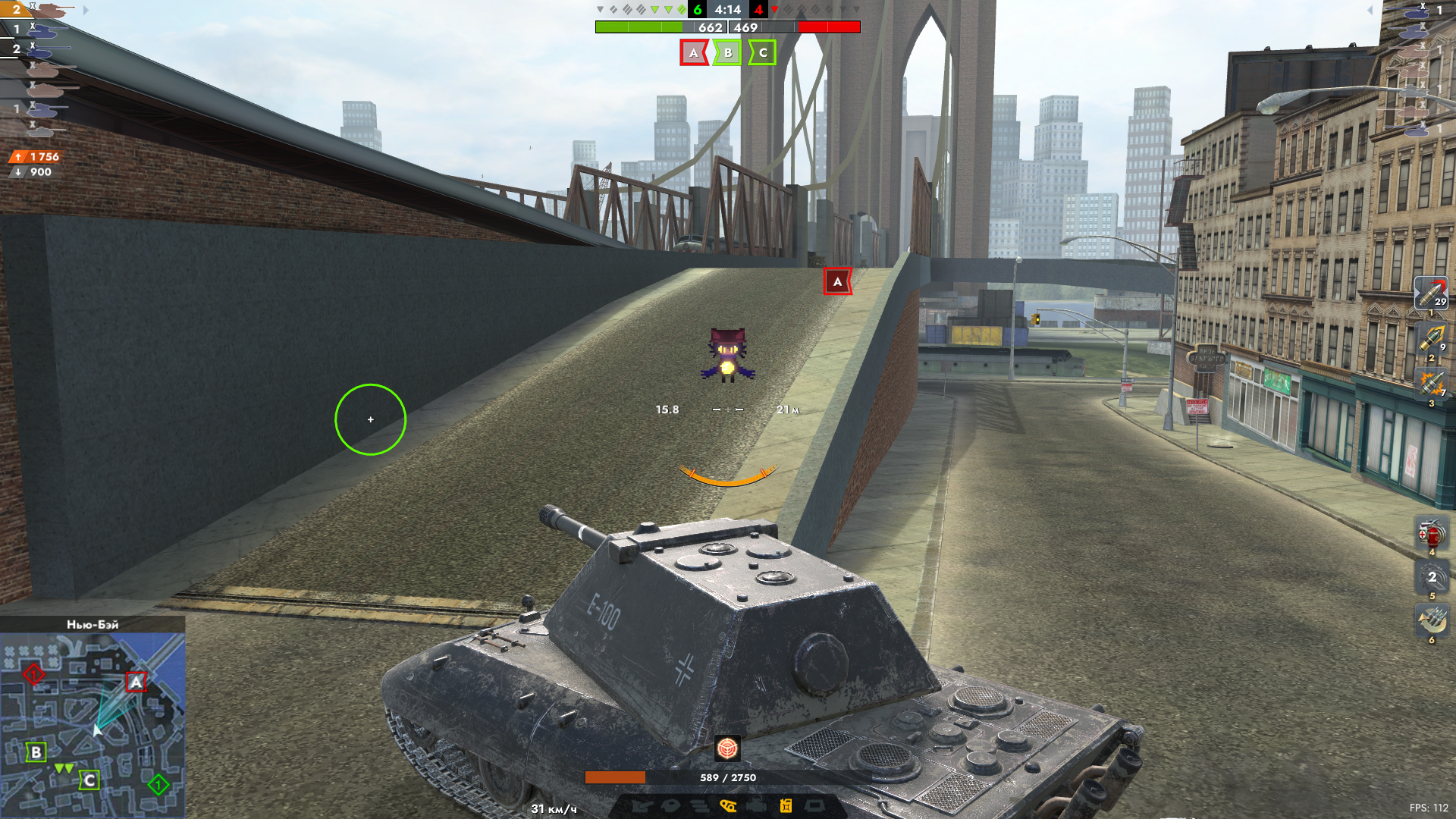
Task: Click the yellow fuel canister module icon
Action: click(x=786, y=805)
